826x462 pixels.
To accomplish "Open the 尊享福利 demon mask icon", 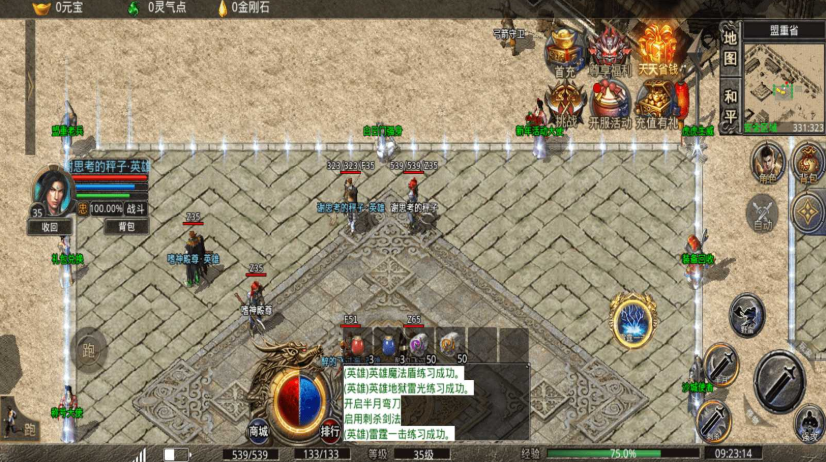I will tap(608, 50).
